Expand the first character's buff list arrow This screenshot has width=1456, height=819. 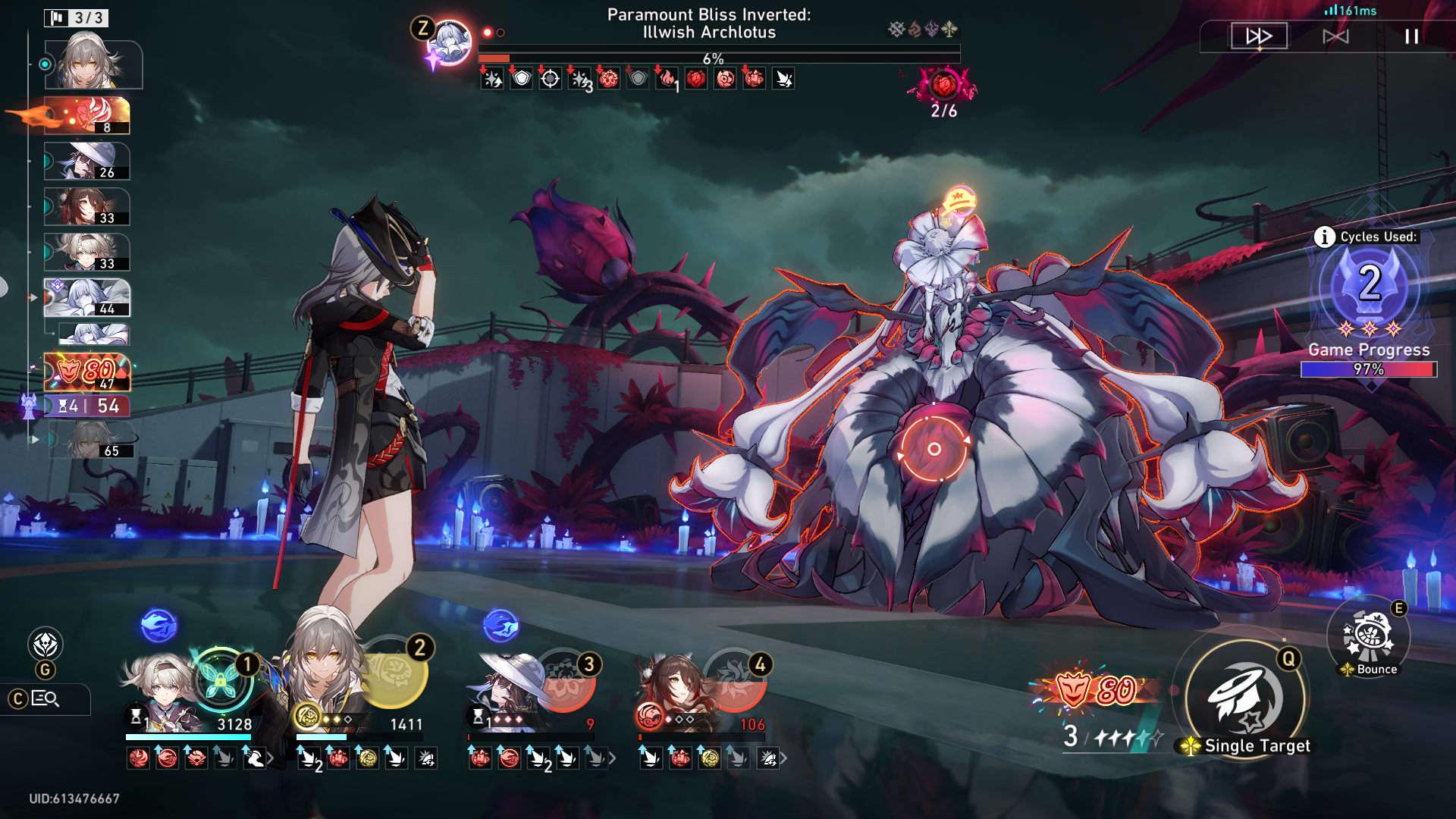pos(271,758)
